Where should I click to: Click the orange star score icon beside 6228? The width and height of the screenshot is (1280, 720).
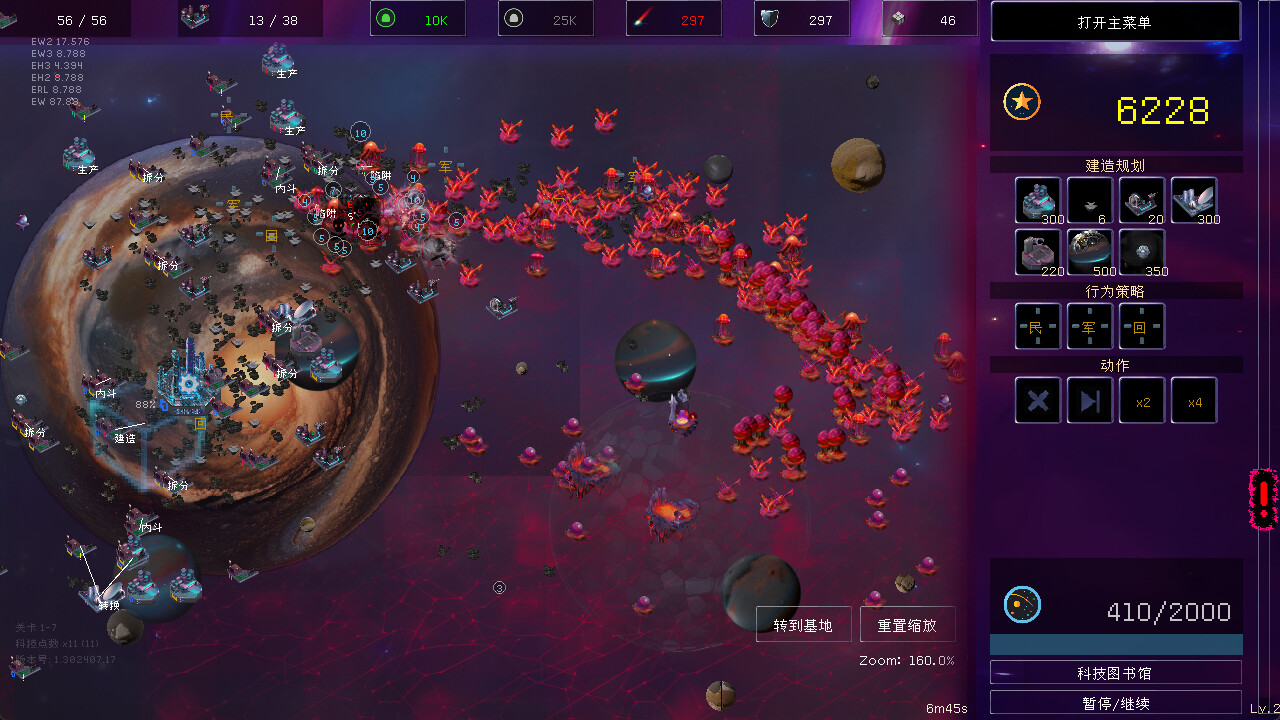click(1022, 101)
